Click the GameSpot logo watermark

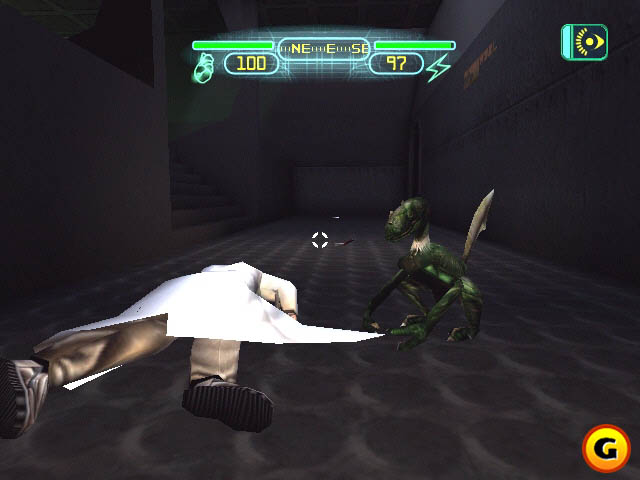pyautogui.click(x=607, y=449)
